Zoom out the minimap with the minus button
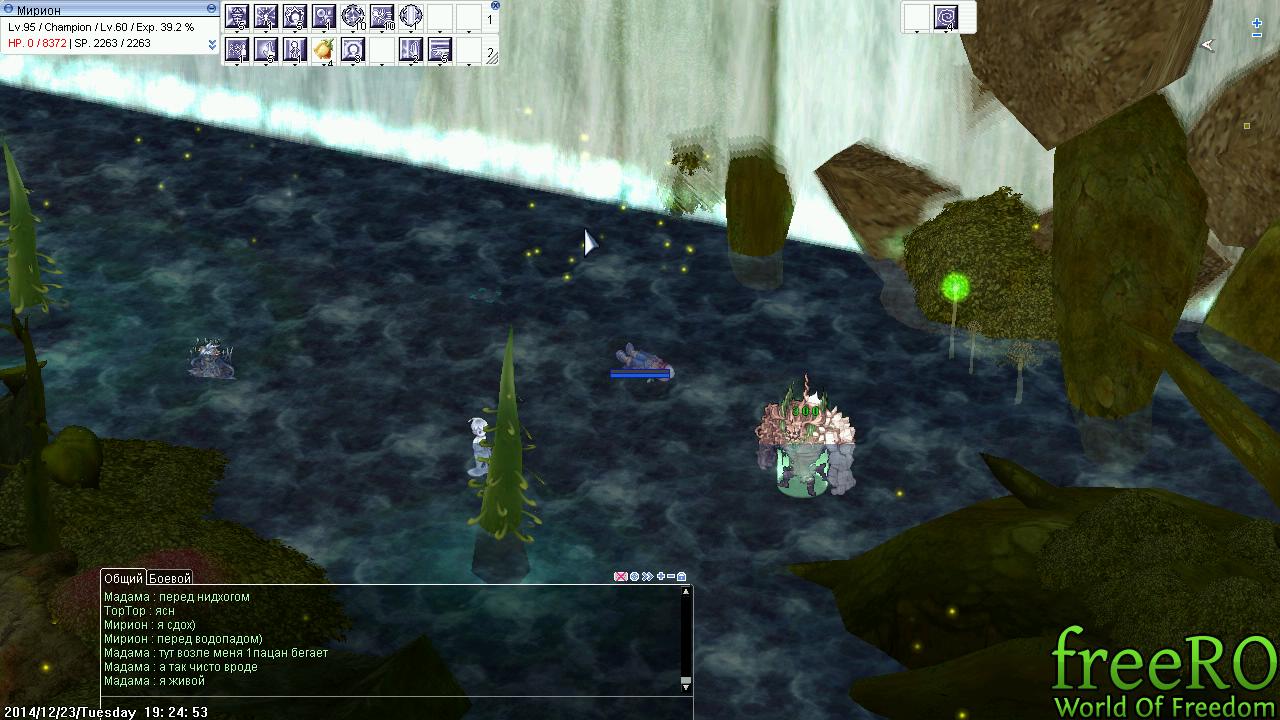 point(1257,36)
